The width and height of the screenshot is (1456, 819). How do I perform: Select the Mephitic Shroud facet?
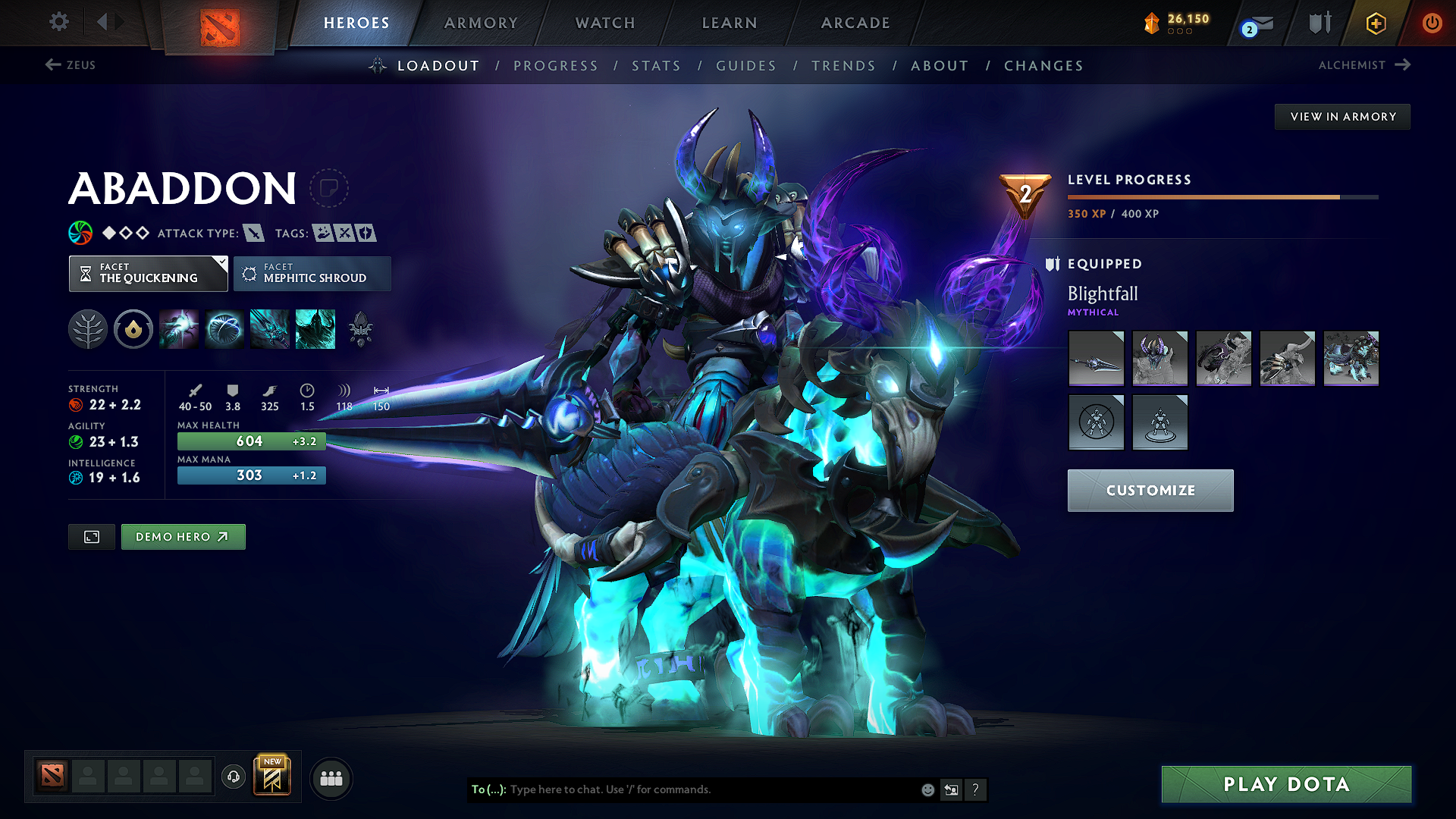[x=312, y=274]
